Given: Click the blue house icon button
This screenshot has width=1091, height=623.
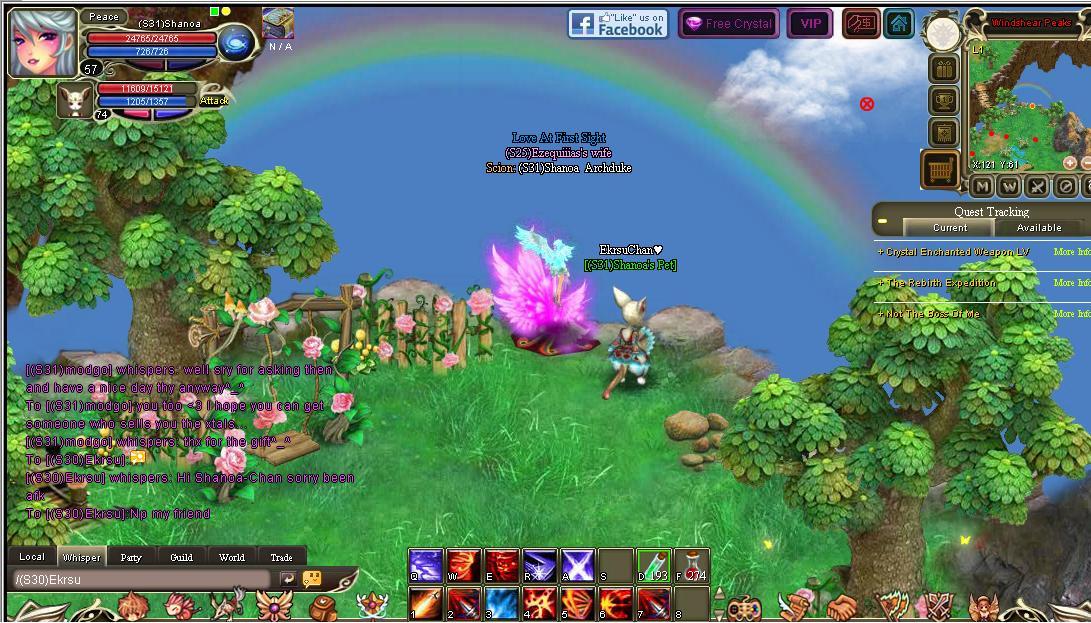Looking at the screenshot, I should (899, 24).
